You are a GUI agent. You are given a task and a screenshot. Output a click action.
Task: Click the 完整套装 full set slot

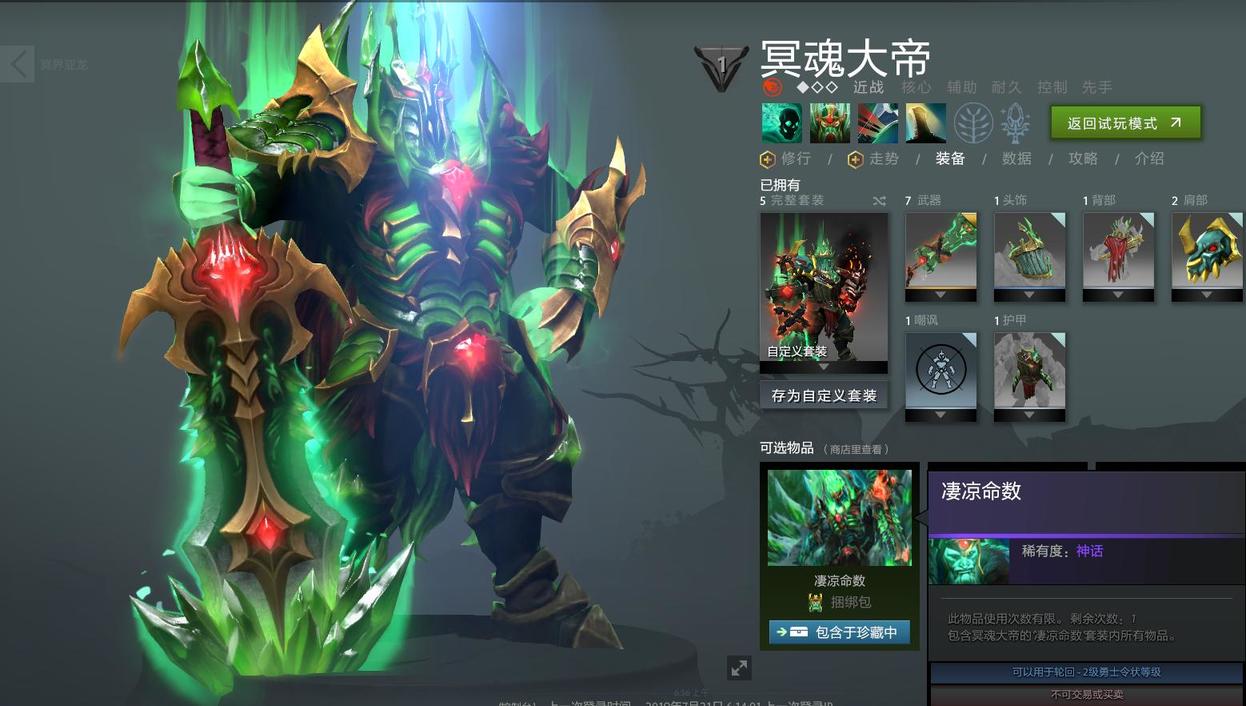823,287
